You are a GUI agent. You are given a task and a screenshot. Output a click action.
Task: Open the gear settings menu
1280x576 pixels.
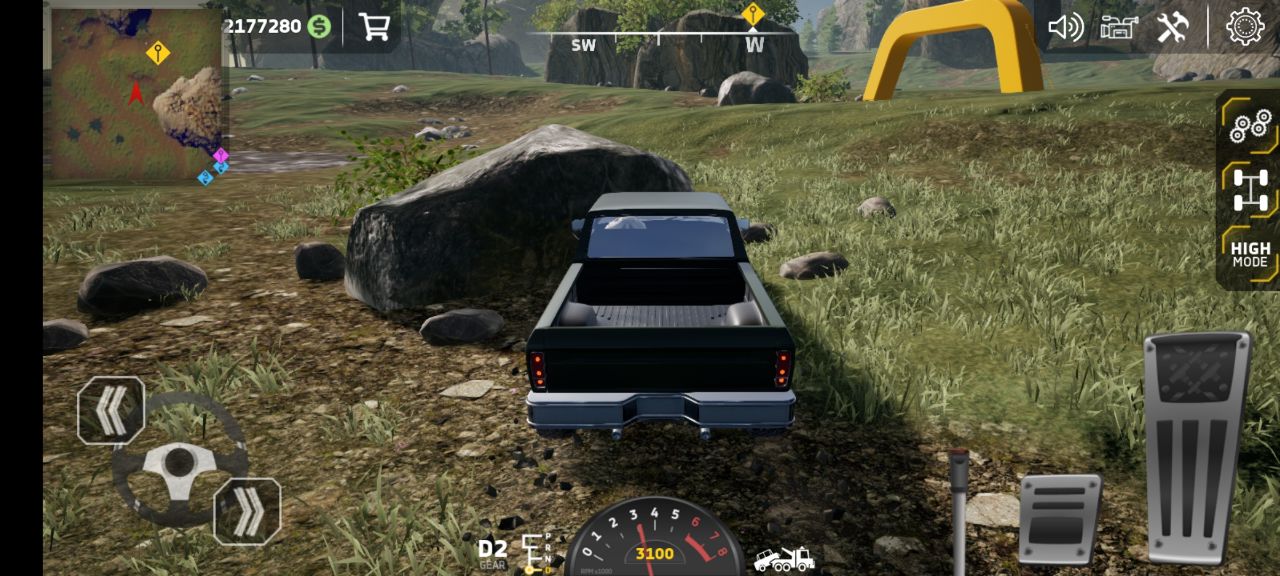pyautogui.click(x=1245, y=27)
